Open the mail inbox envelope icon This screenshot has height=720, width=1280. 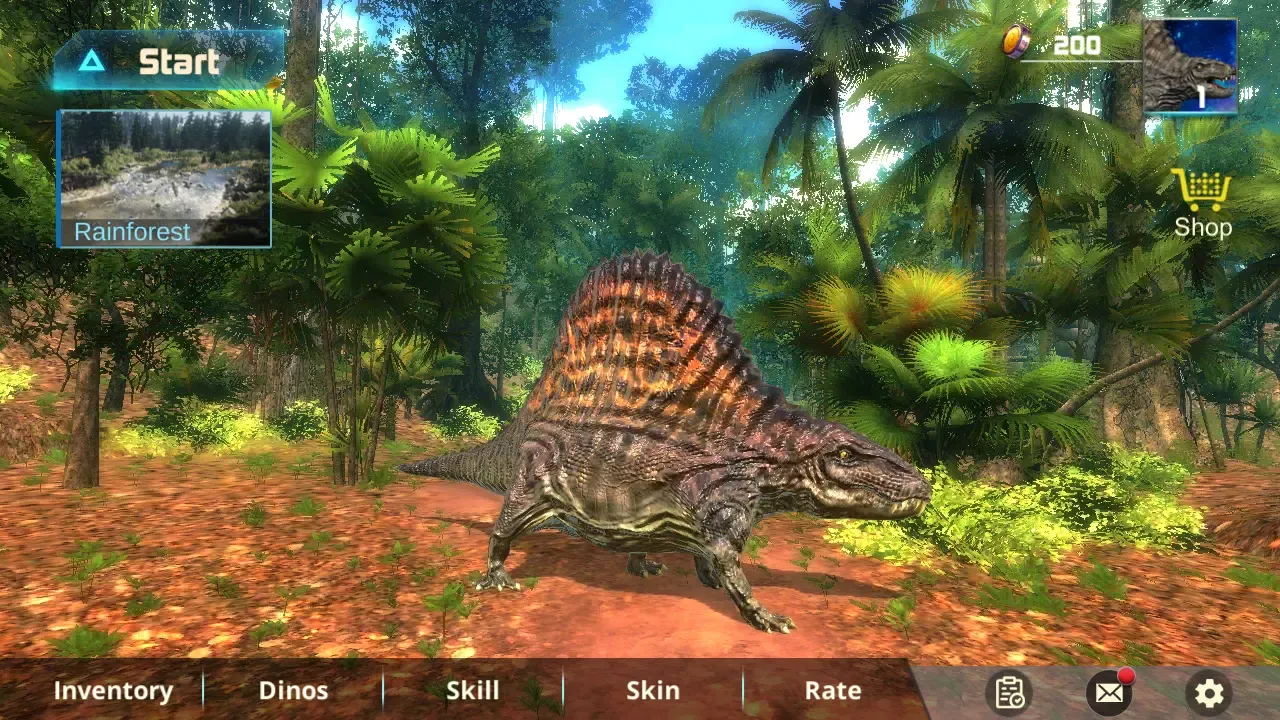coord(1108,692)
